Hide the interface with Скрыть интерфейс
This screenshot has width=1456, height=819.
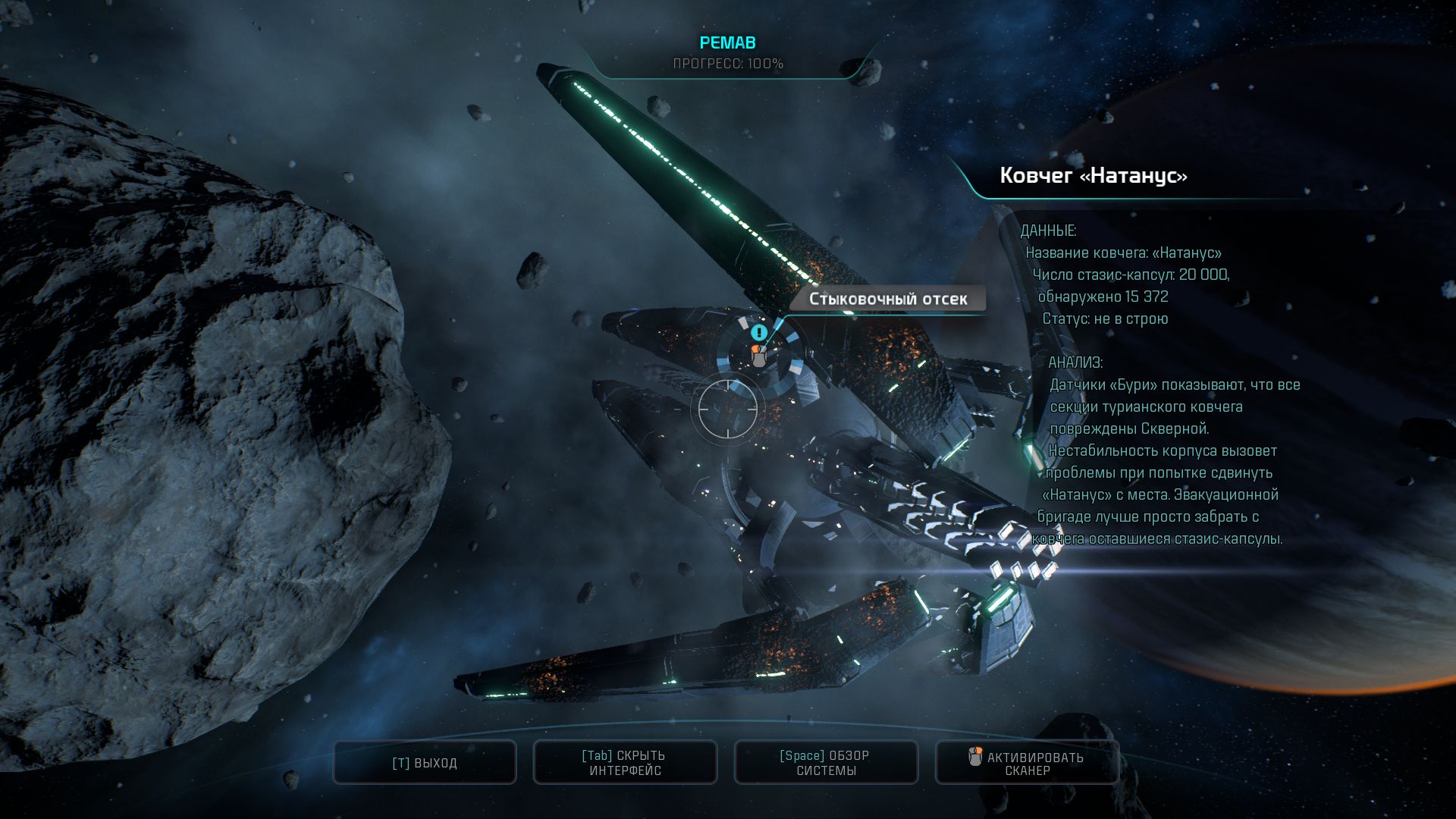[x=626, y=763]
